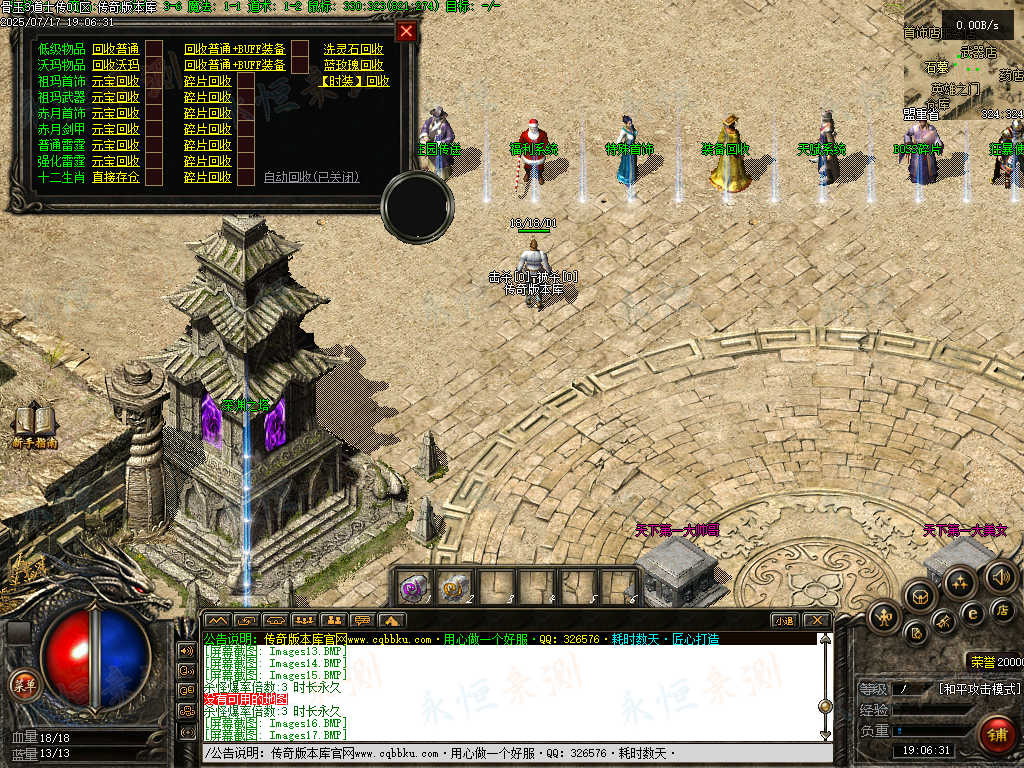Screen dimensions: 1024x768
Task: Open the round 菜单 menu button
Action: pos(22,684)
